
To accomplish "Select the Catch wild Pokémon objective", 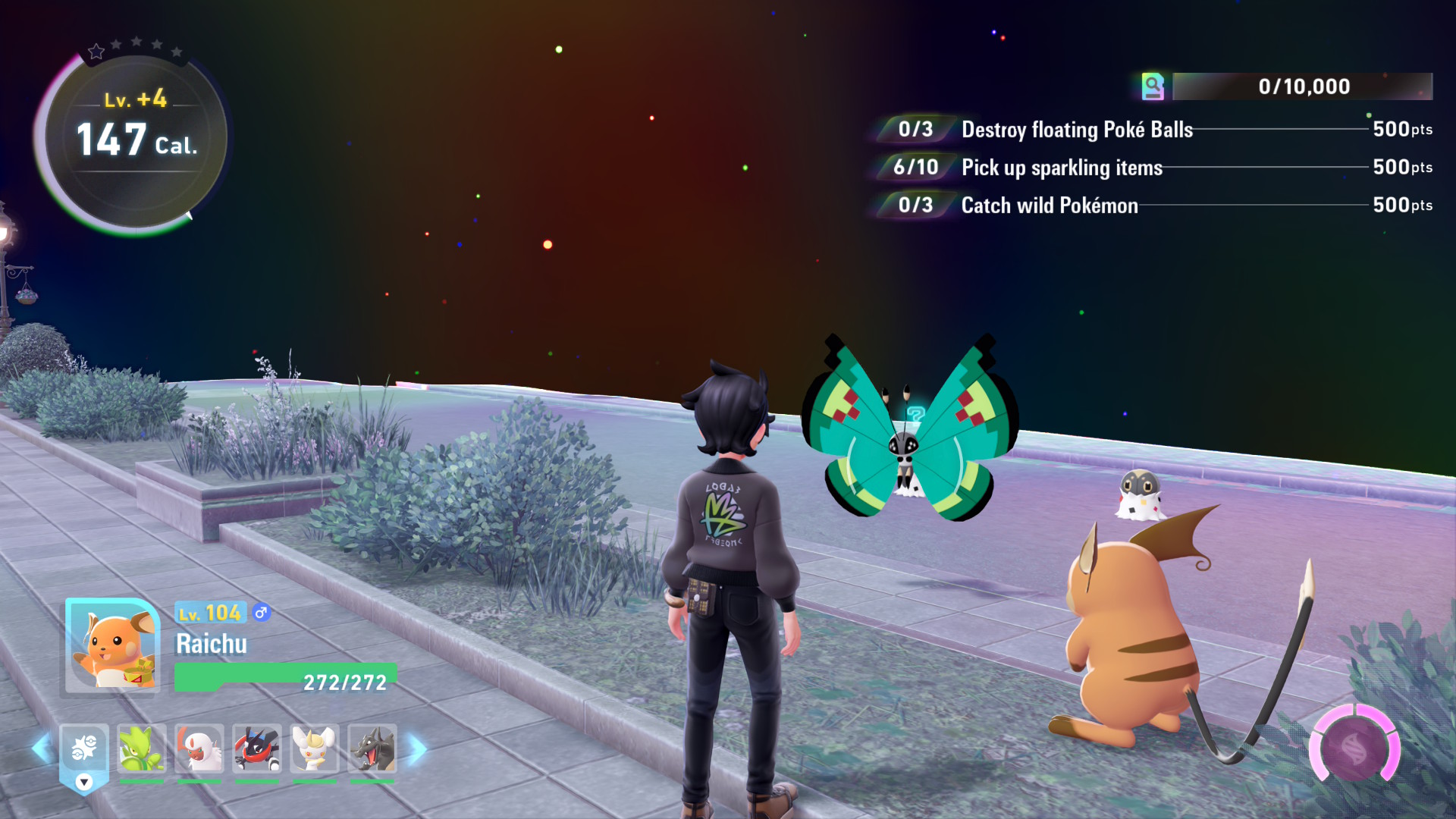I will (x=1050, y=206).
